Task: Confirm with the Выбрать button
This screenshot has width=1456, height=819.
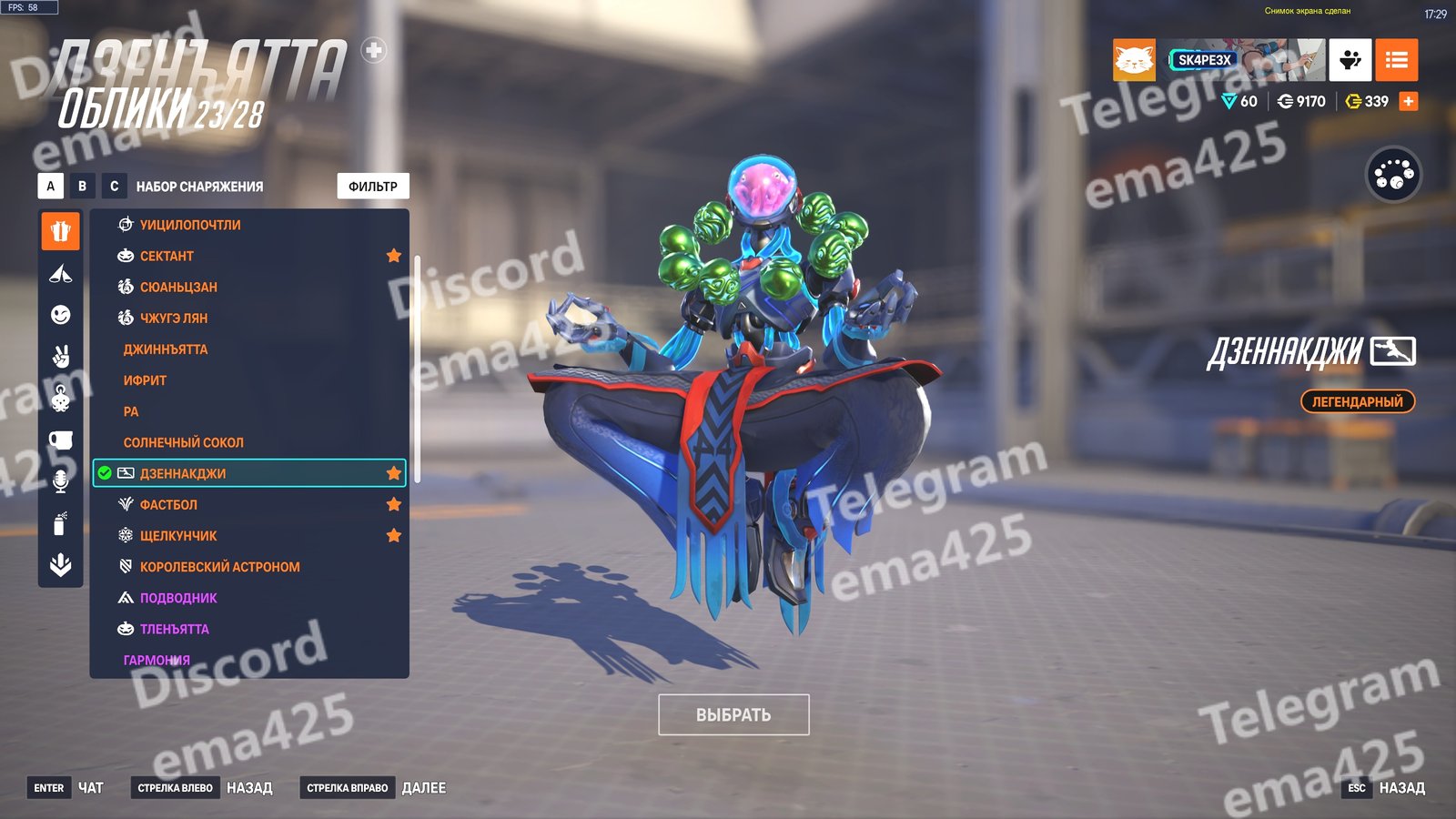Action: tap(733, 715)
